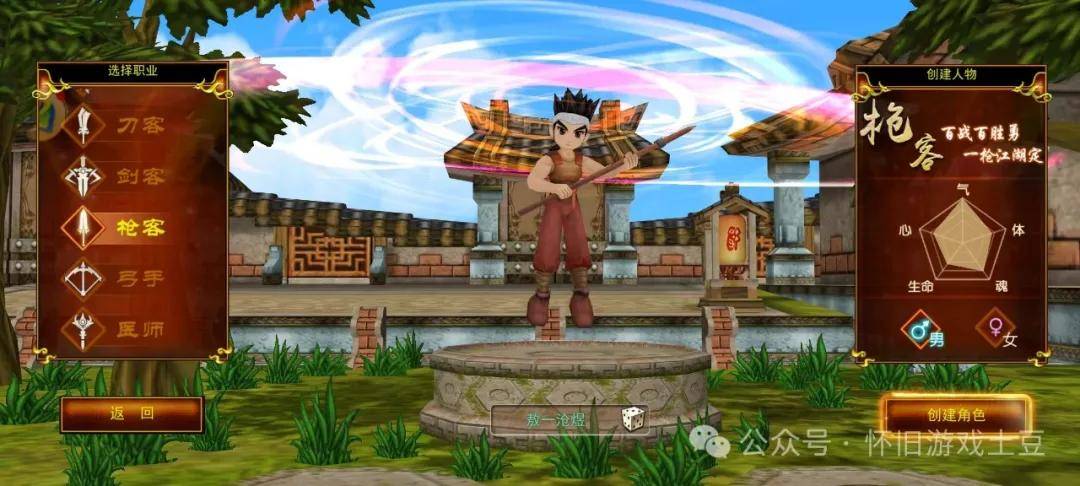Select the 弓手 archer class
Image resolution: width=1080 pixels, height=486 pixels.
coord(120,278)
